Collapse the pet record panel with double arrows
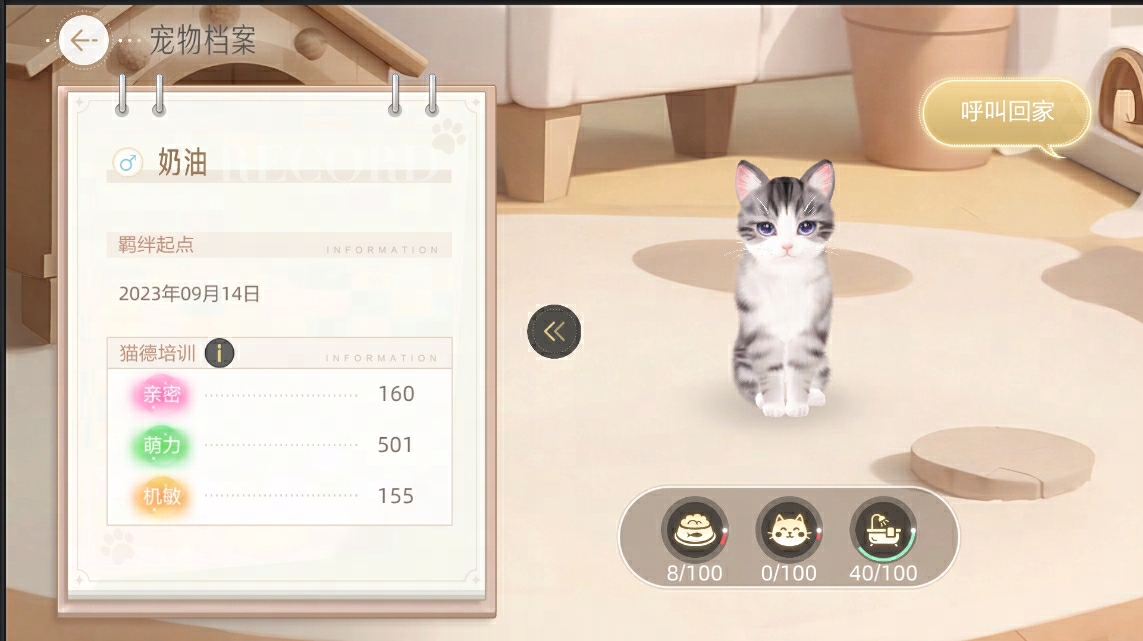1143x641 pixels. coord(554,332)
